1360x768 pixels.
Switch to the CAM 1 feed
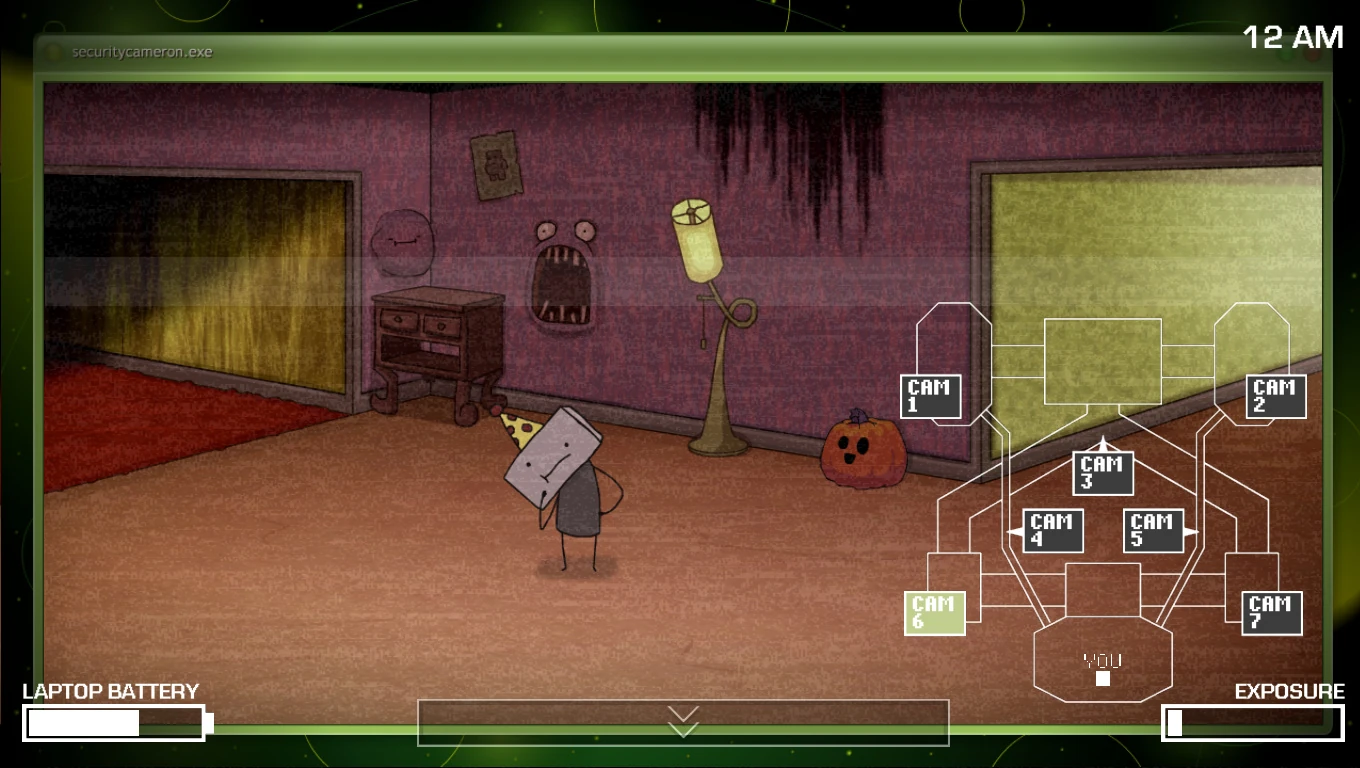click(x=930, y=396)
